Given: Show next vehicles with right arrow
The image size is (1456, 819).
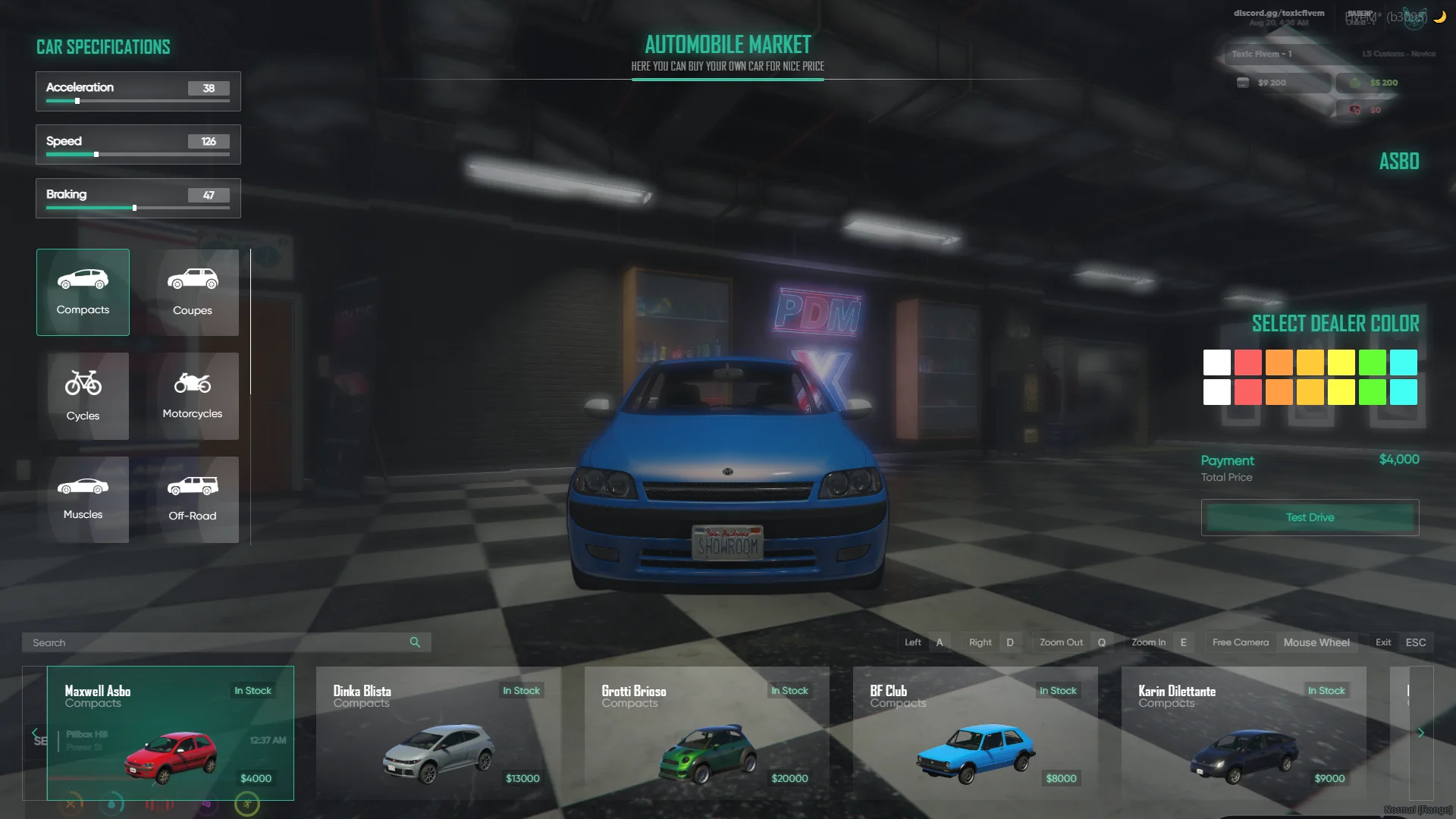Looking at the screenshot, I should pyautogui.click(x=1421, y=733).
